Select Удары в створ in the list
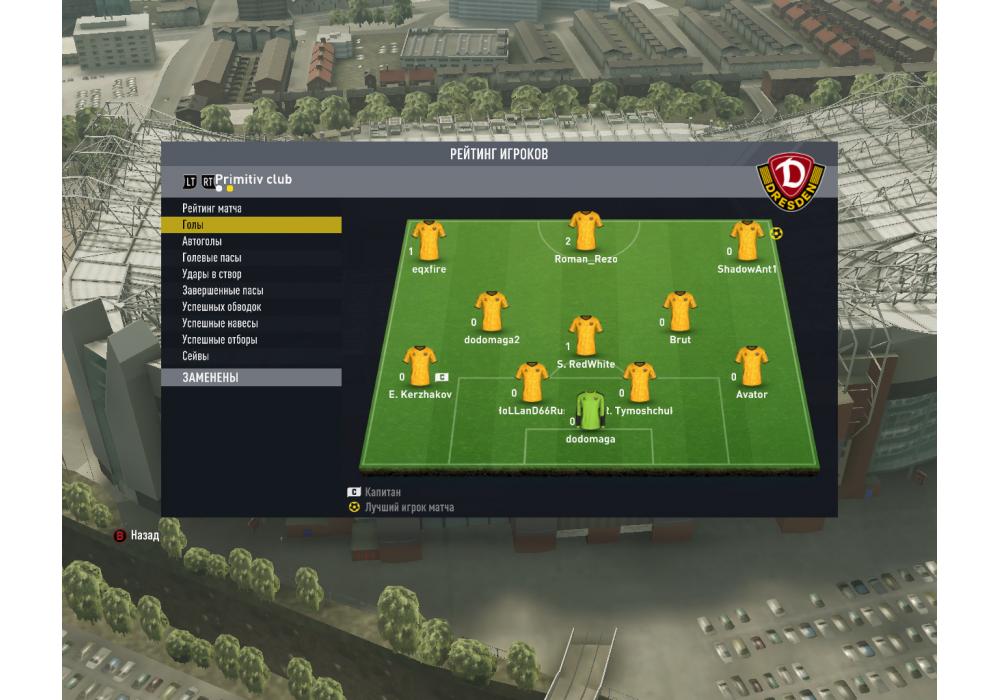This screenshot has height=700, width=1000. click(x=212, y=274)
